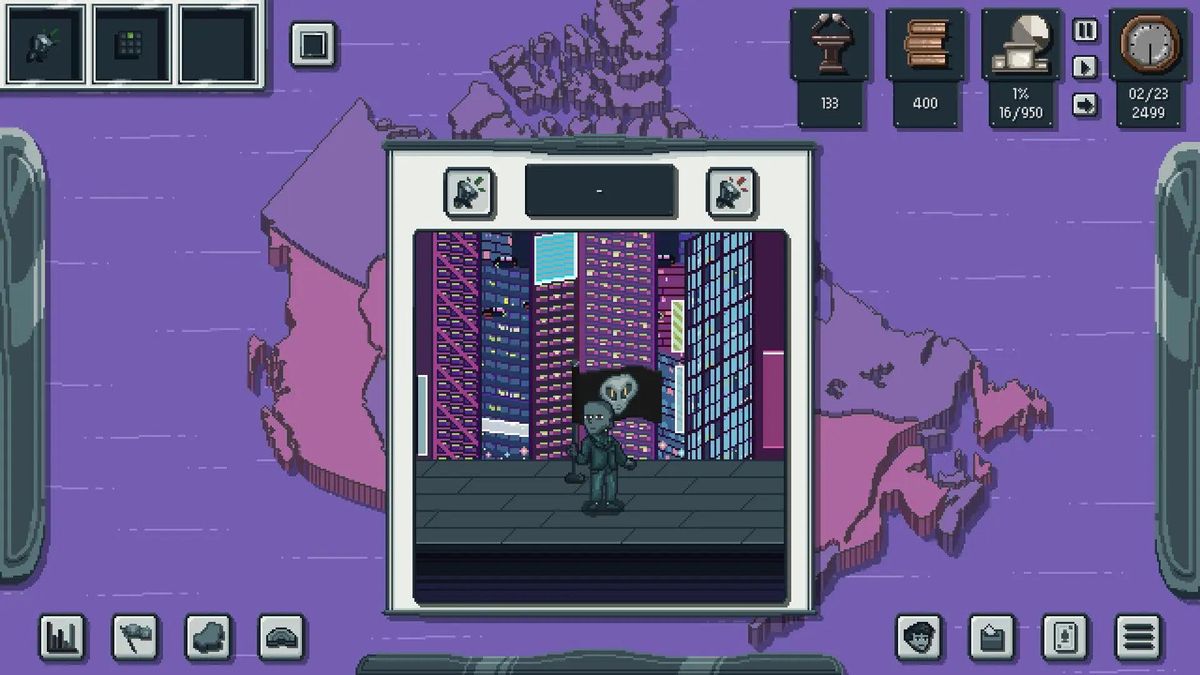Open the folder icon button
This screenshot has width=1200, height=675.
point(992,637)
